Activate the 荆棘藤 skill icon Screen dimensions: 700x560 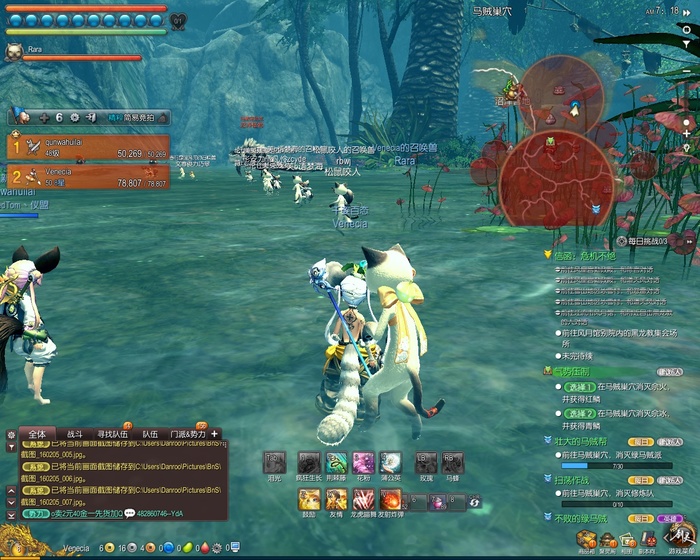click(337, 463)
